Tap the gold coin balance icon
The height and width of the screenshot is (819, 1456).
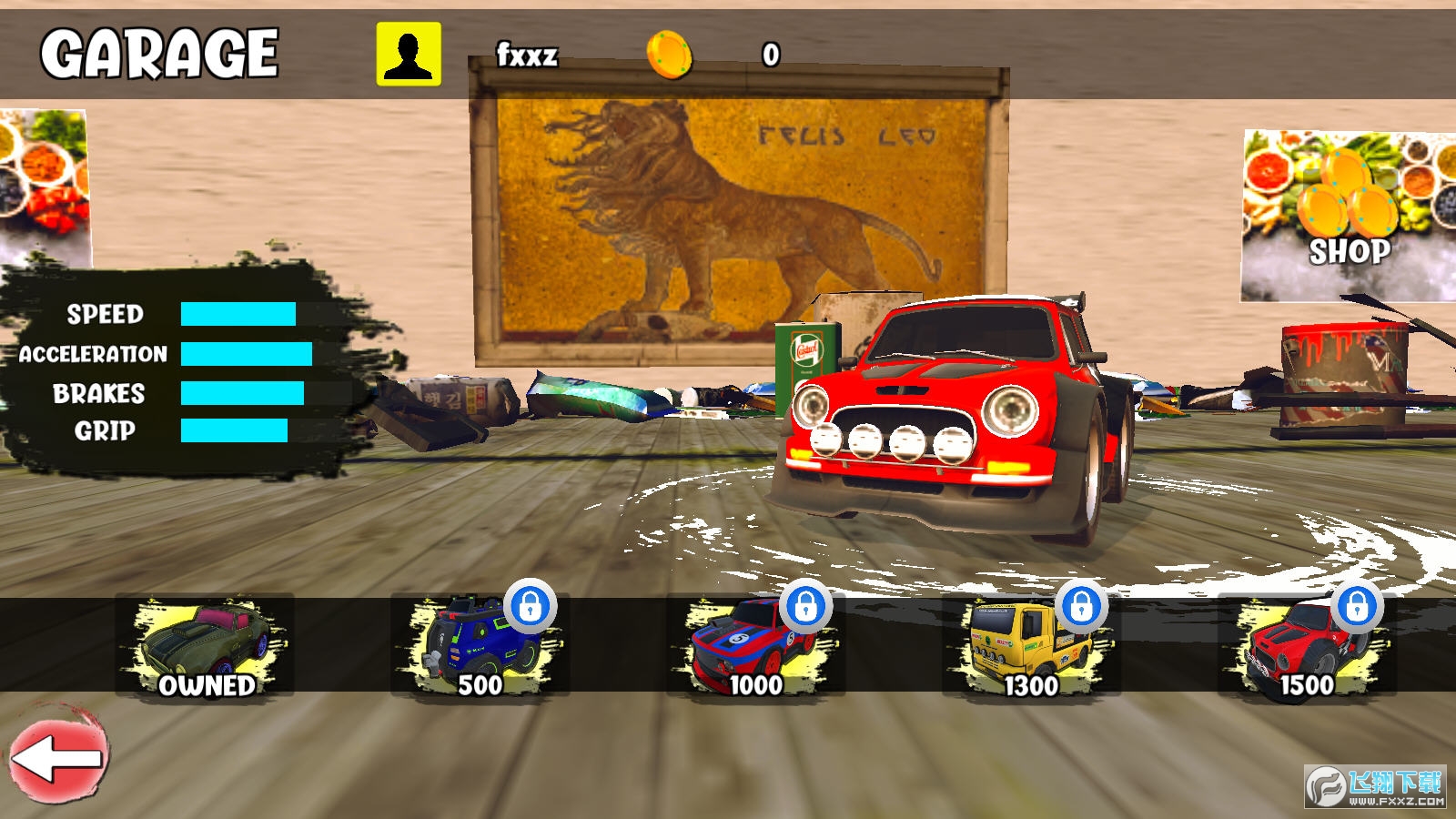click(670, 55)
